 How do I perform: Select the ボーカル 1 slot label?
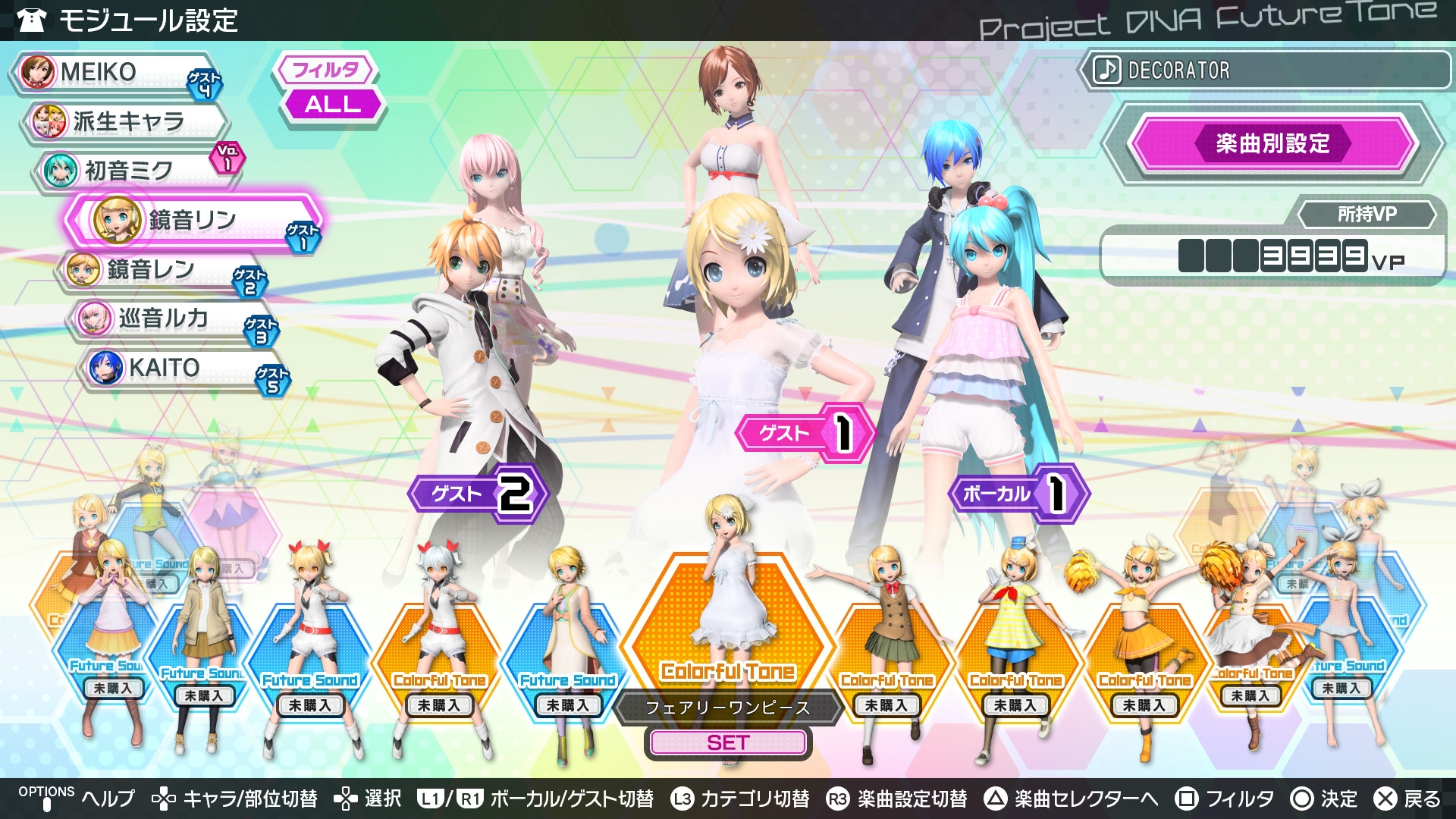pos(1018,494)
